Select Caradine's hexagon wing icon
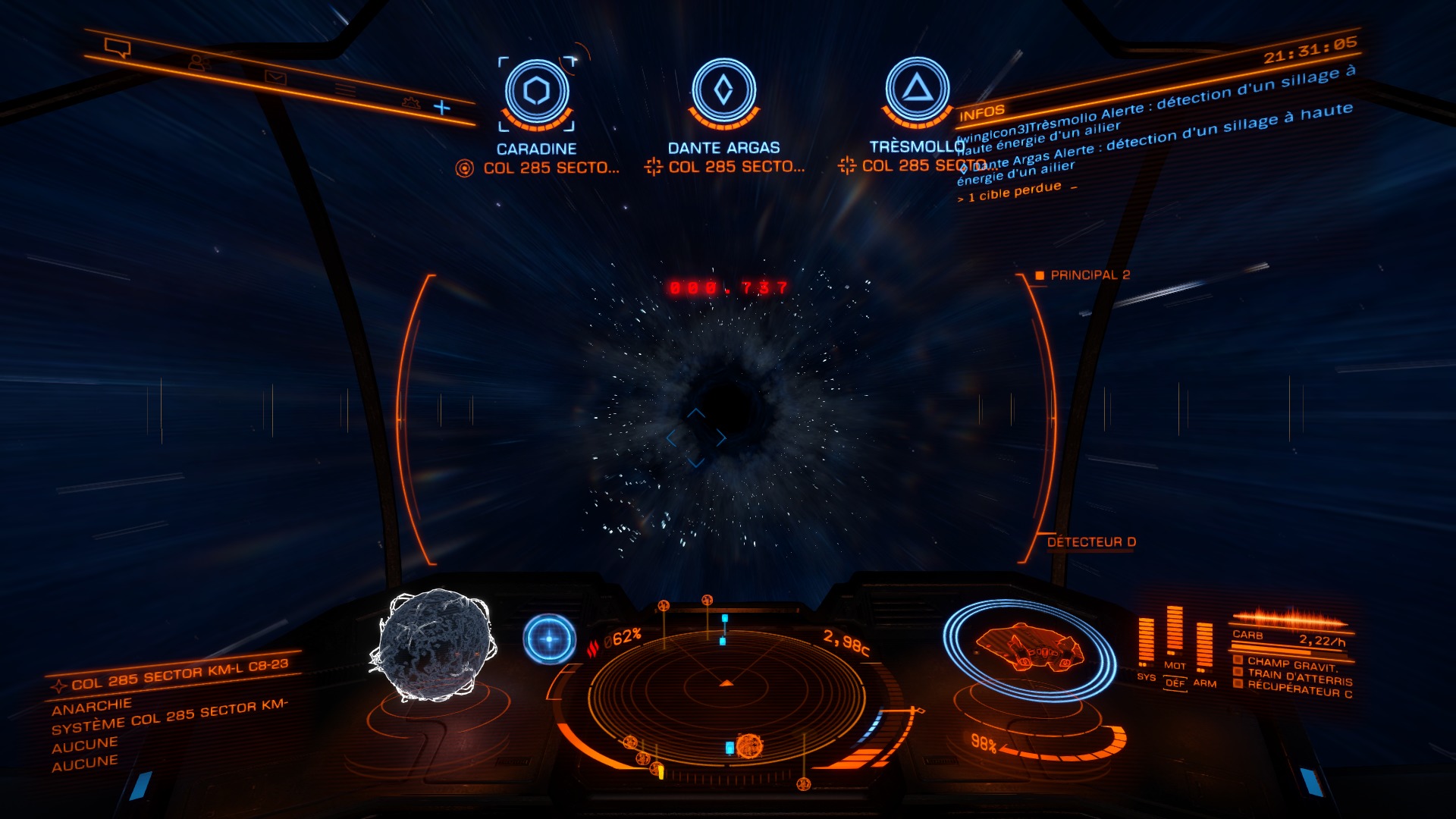The image size is (1456, 819). [537, 89]
